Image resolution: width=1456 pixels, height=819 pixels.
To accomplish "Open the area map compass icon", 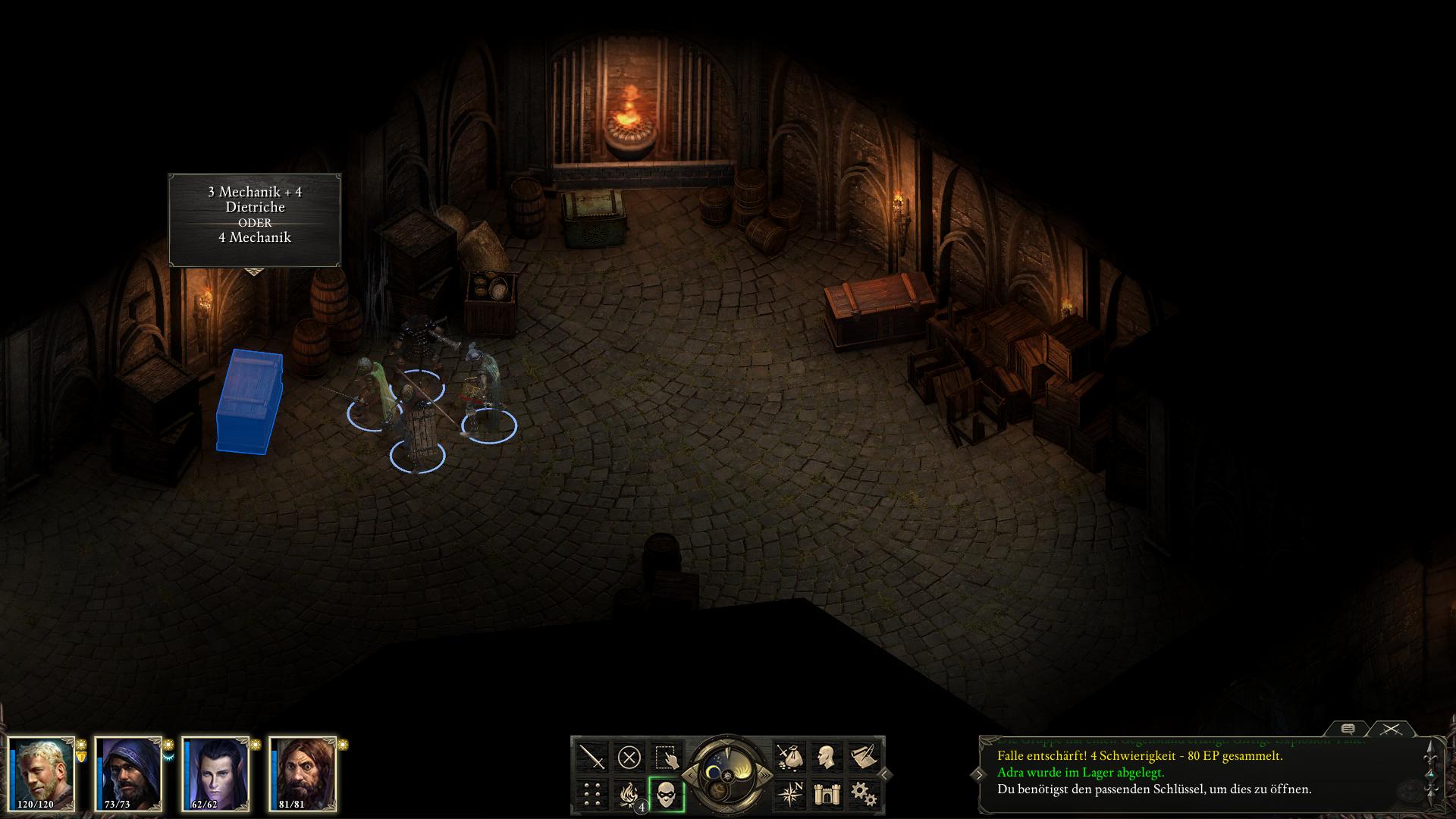I will click(x=790, y=794).
